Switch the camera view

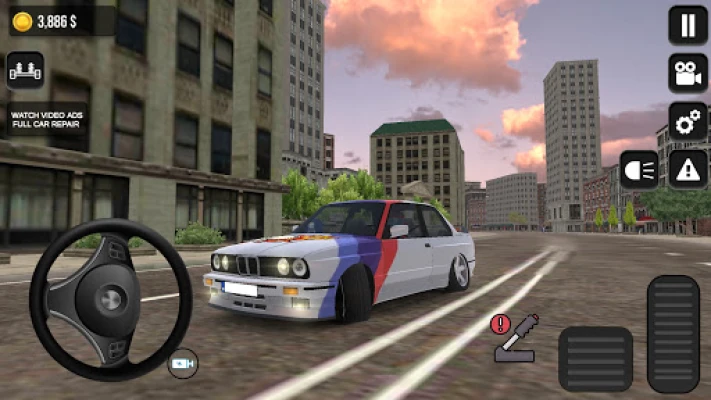click(x=687, y=73)
